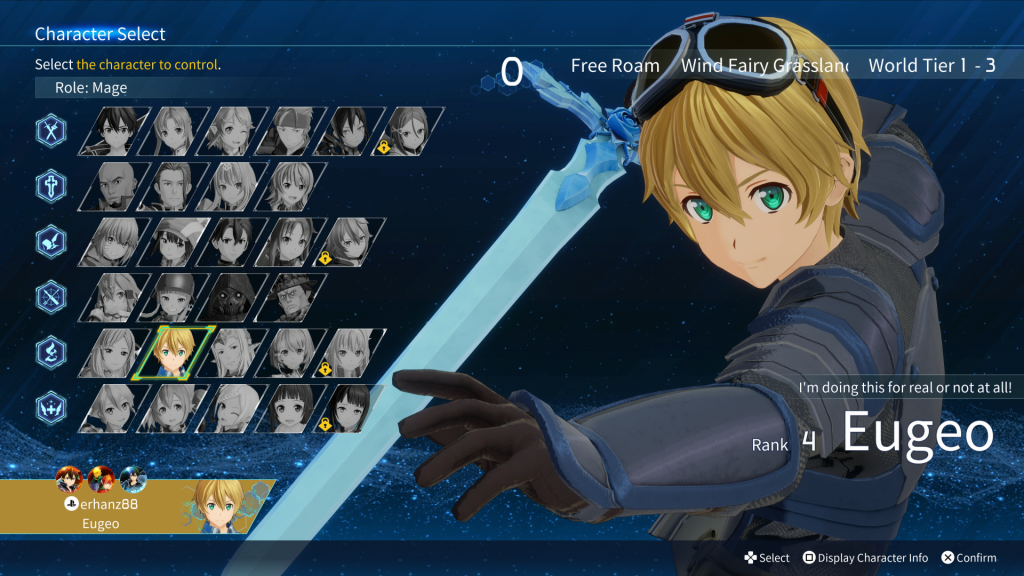Switch to the crossed-swords role icon
The image size is (1024, 576).
click(x=51, y=130)
